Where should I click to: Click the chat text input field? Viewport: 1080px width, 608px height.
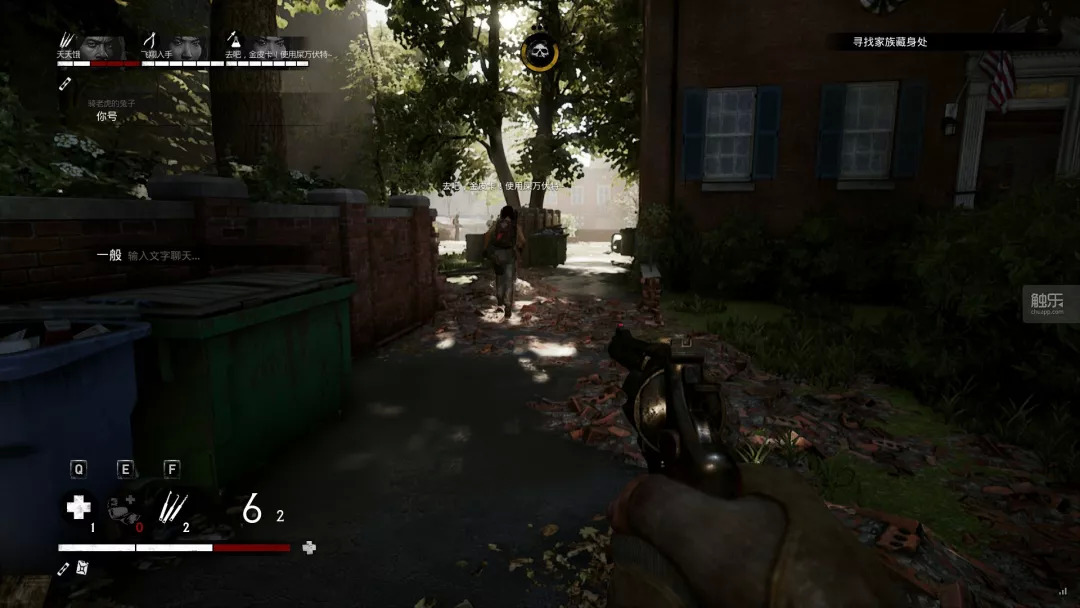tap(164, 256)
